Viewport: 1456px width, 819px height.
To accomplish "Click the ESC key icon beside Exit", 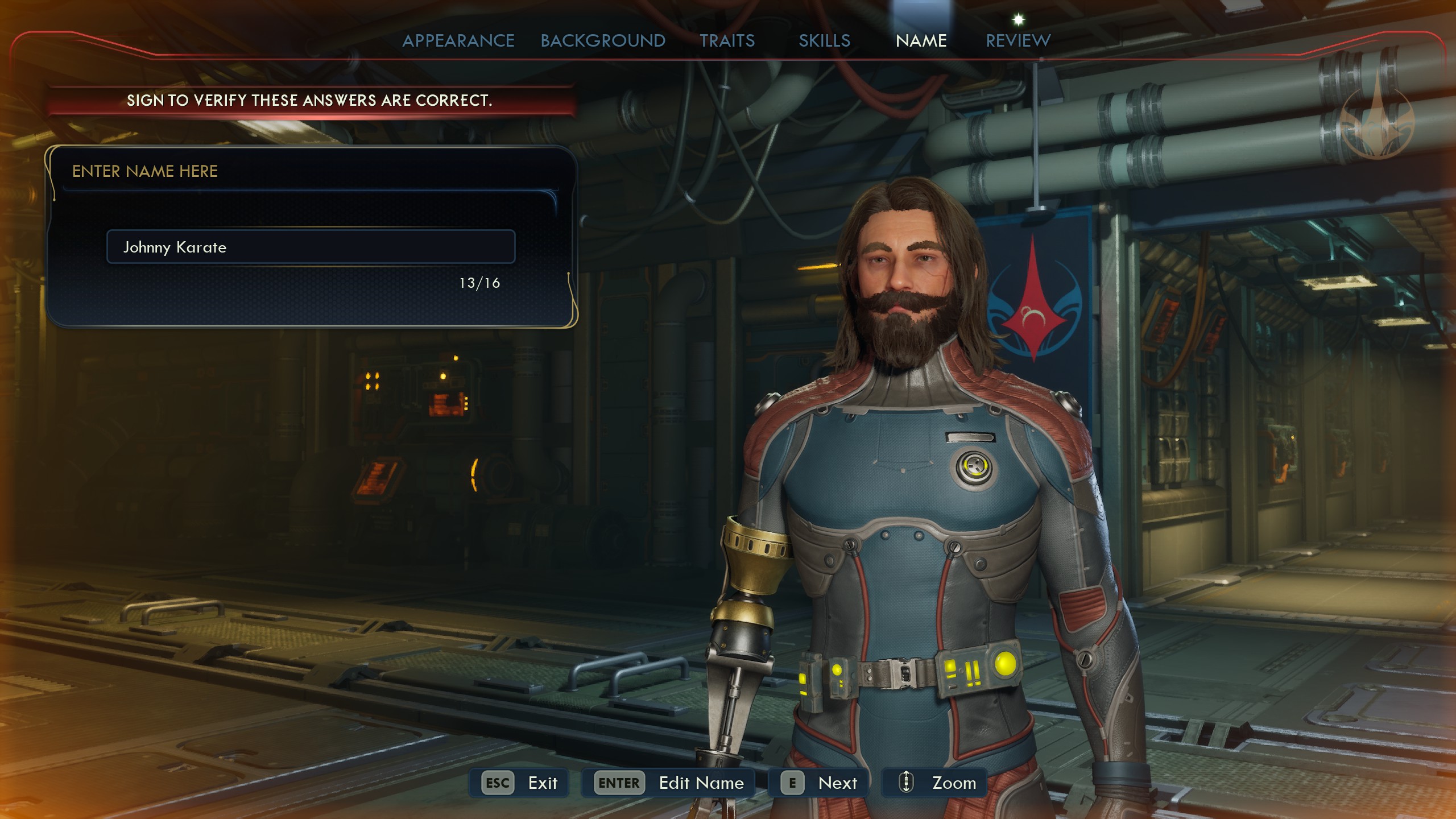I will (498, 783).
